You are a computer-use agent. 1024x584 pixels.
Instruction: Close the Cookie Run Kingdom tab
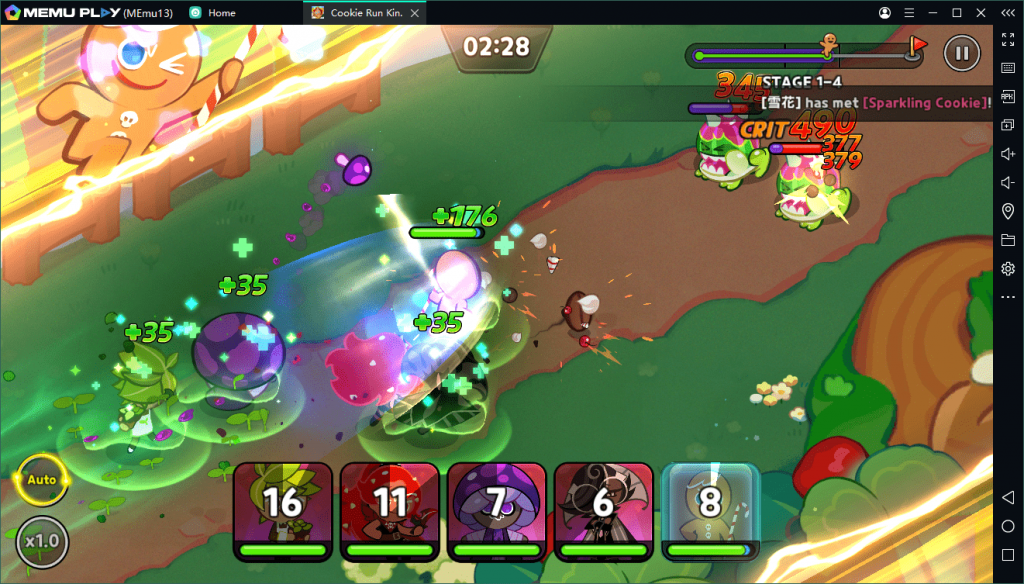[x=415, y=13]
